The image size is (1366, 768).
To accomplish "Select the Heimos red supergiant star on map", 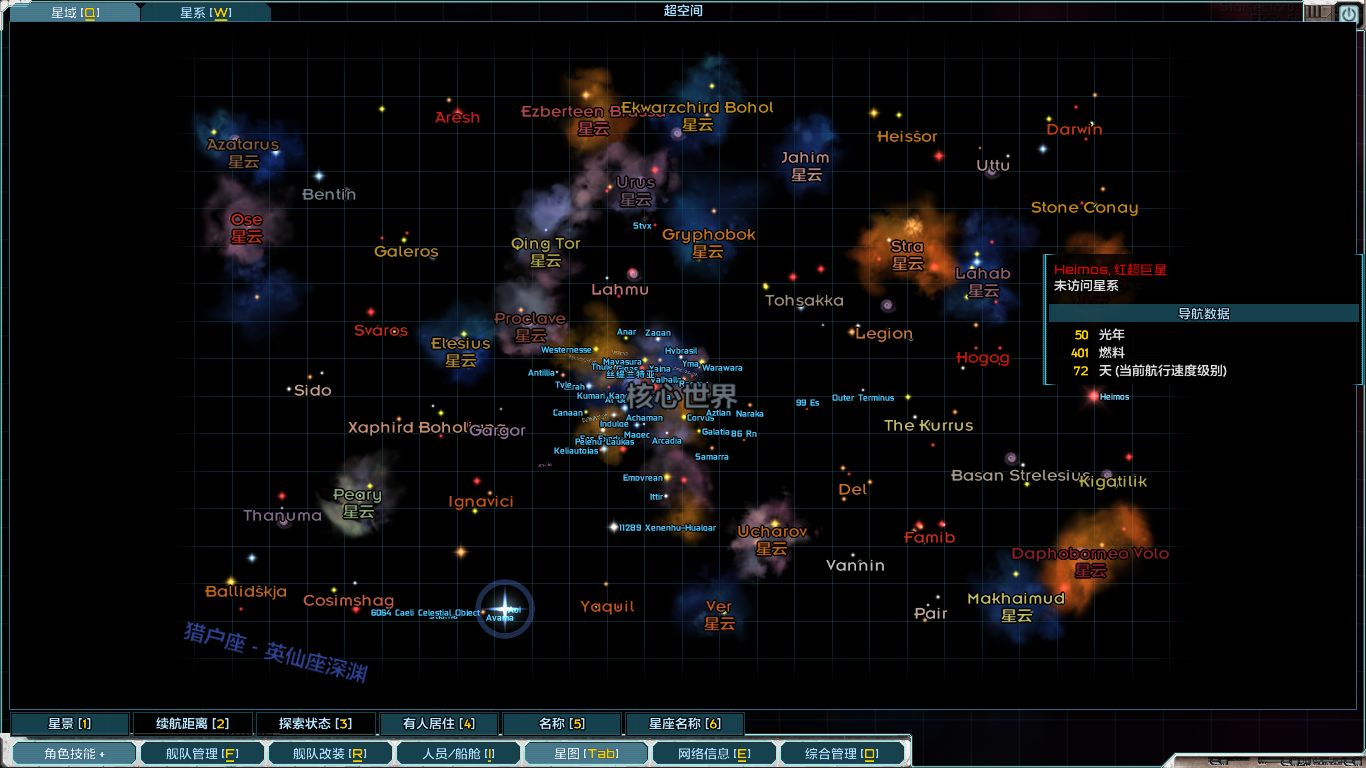I will coord(1093,395).
